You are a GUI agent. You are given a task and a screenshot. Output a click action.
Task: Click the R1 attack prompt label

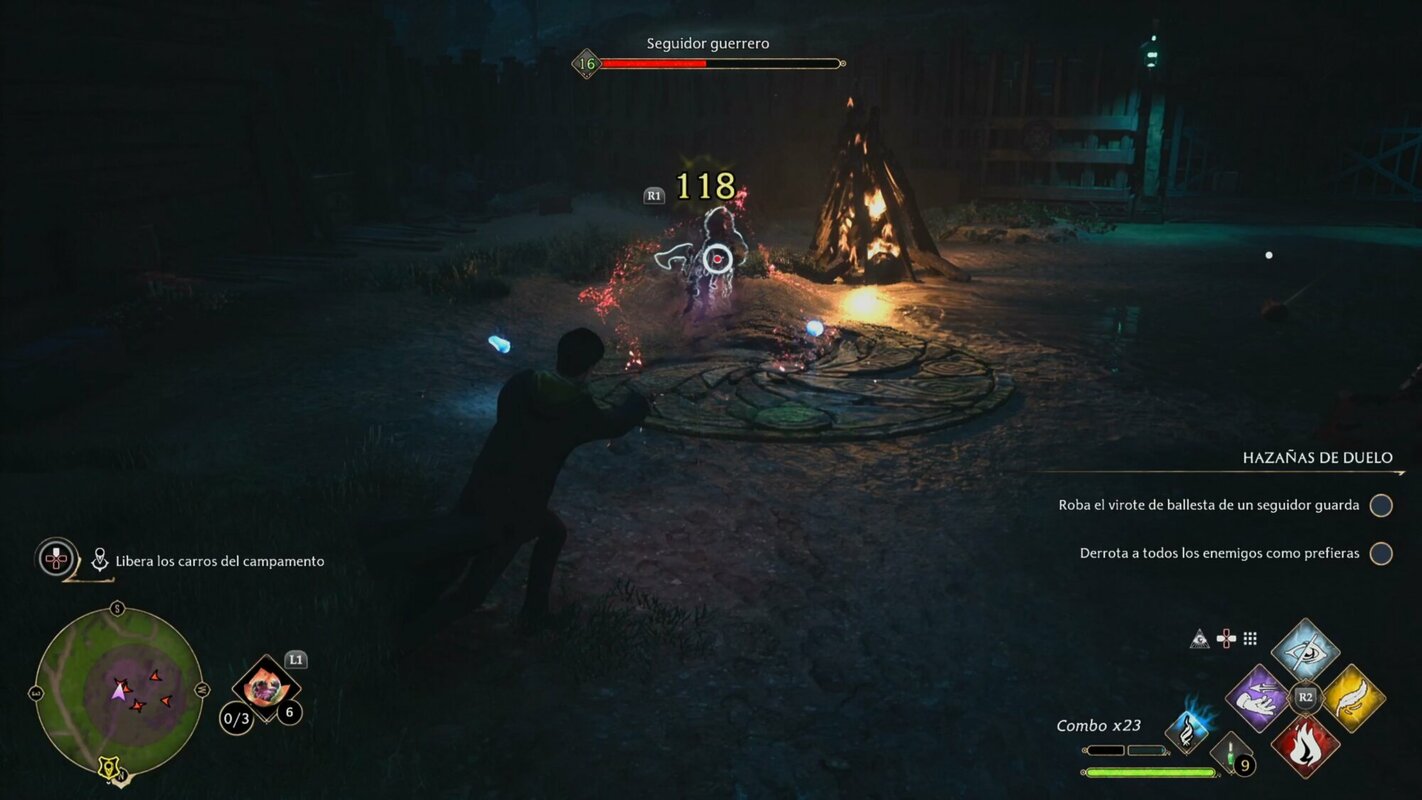pyautogui.click(x=652, y=195)
